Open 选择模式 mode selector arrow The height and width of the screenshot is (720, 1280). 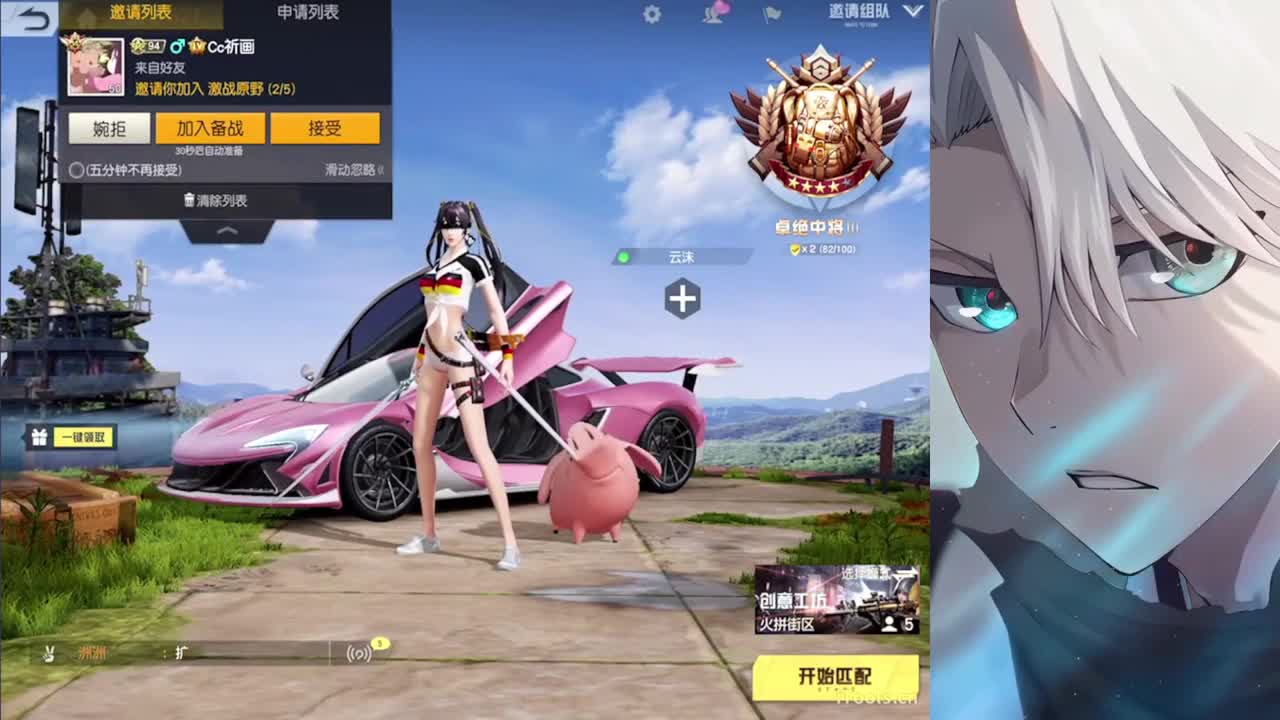pos(910,569)
